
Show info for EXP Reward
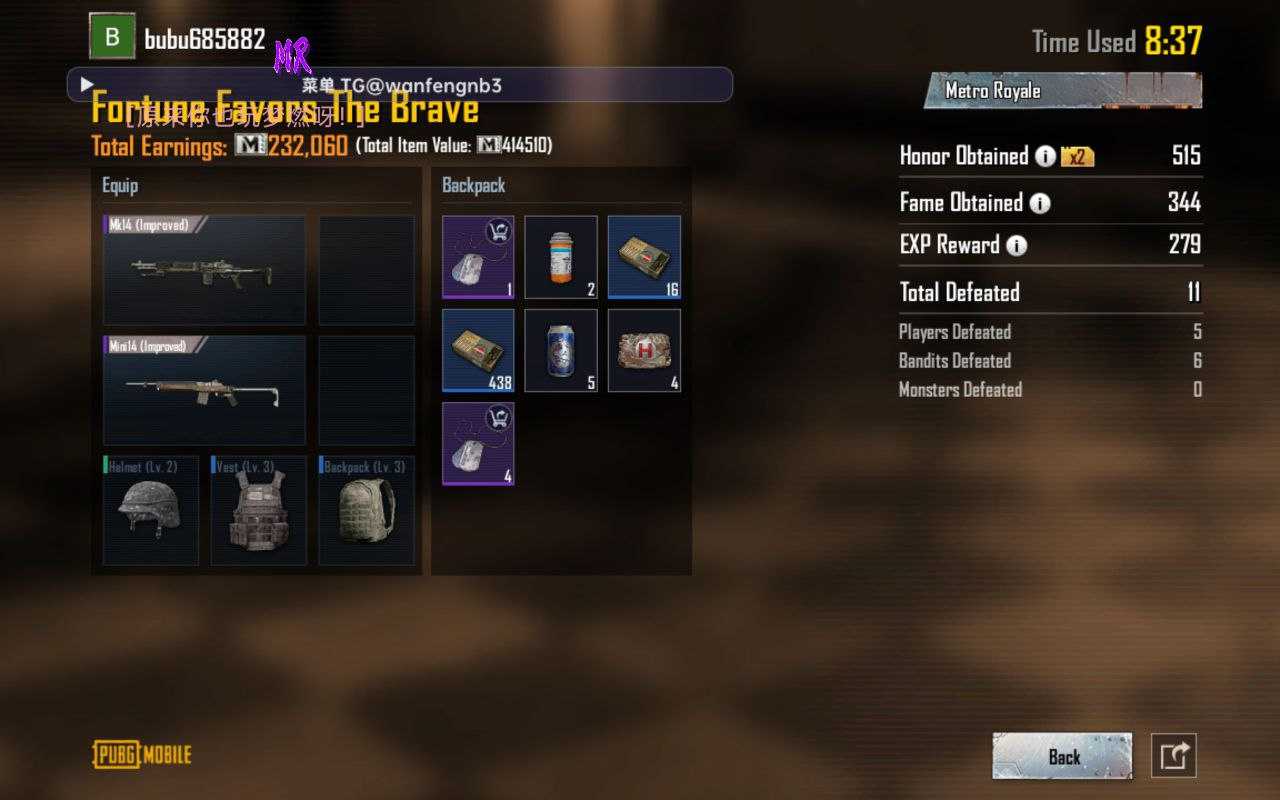pyautogui.click(x=1017, y=246)
